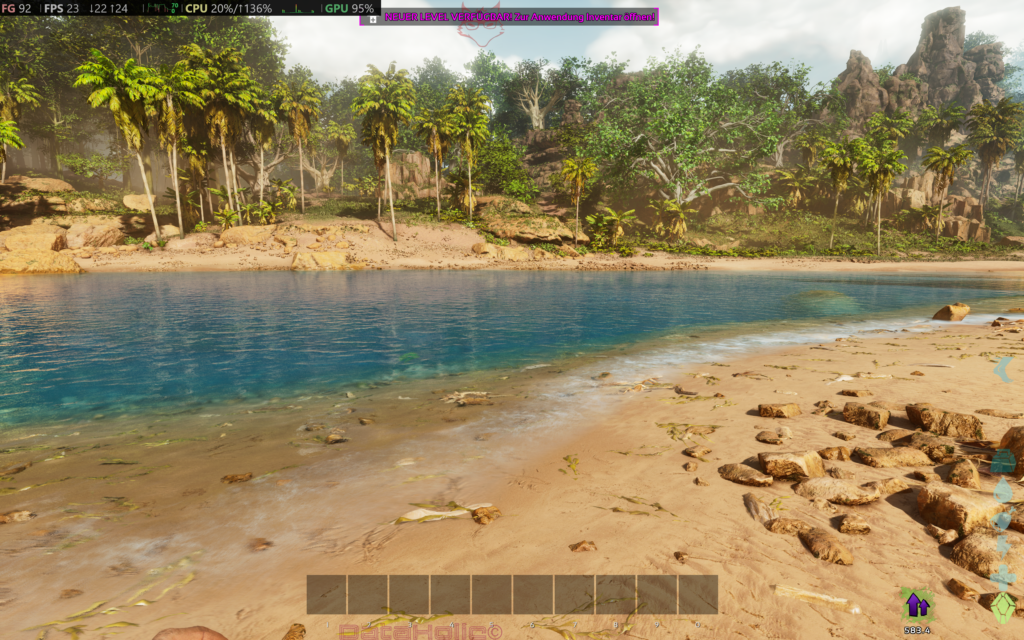Select the new level available notification banner
The width and height of the screenshot is (1024, 640).
click(x=509, y=16)
